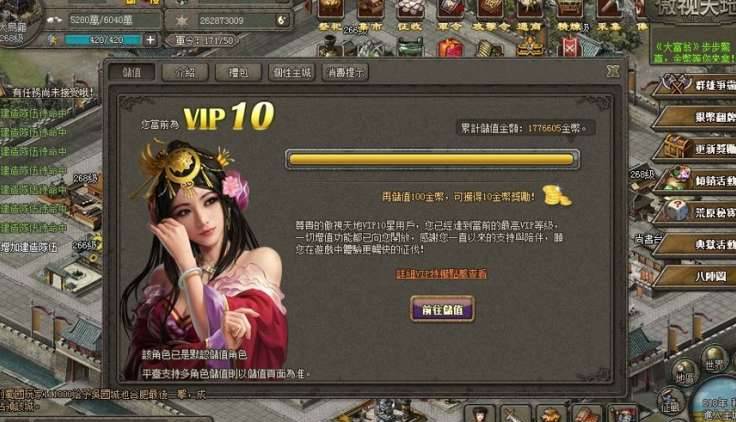
Task: Click the round 世界 map button
Action: pos(714,364)
